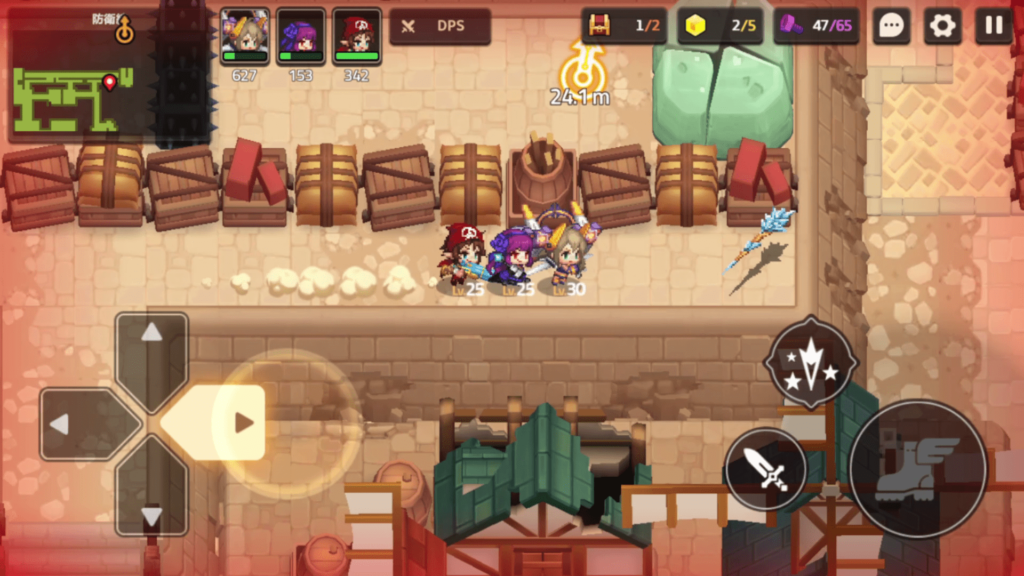1024x576 pixels.
Task: Open the chat speech bubble
Action: [x=890, y=26]
